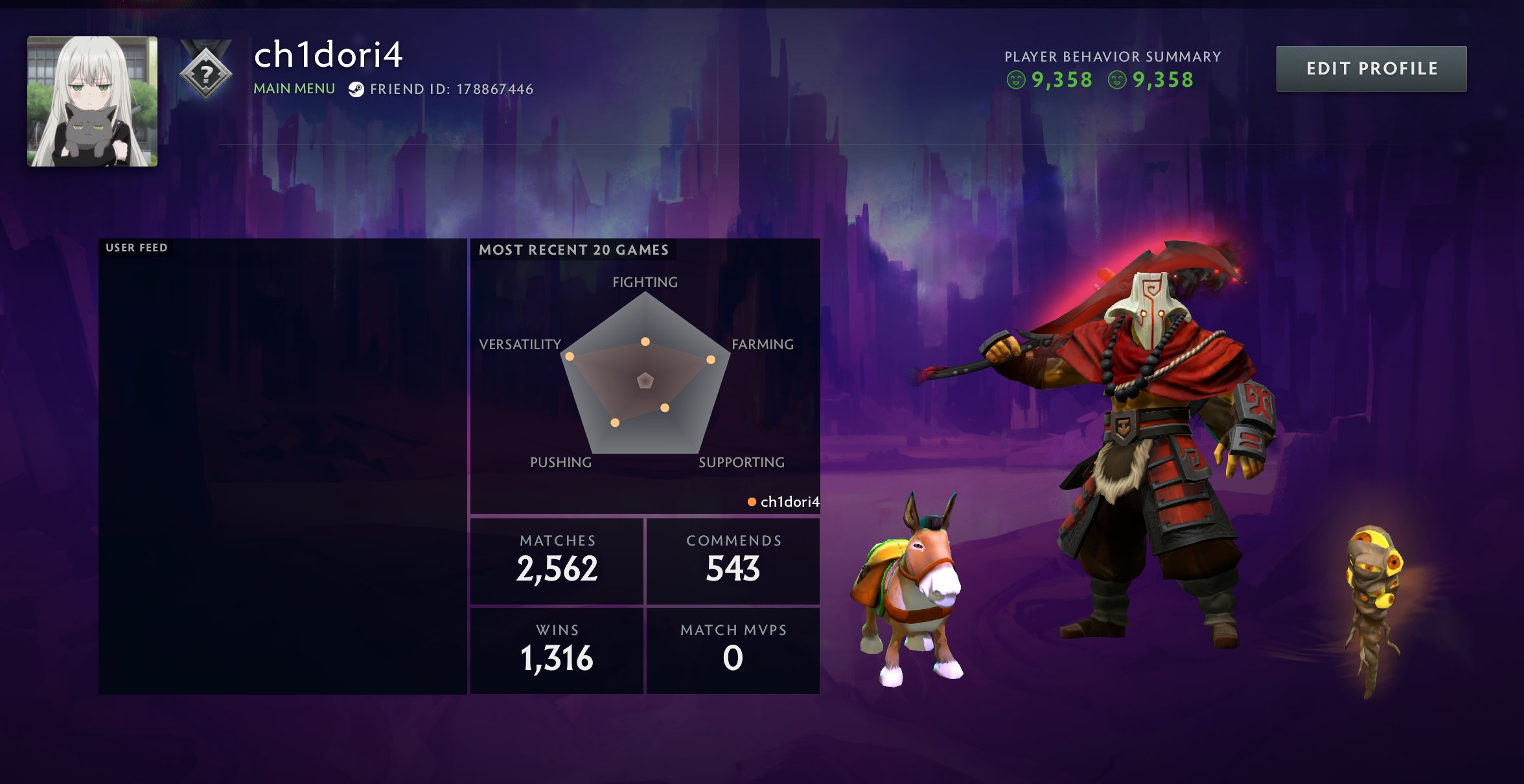This screenshot has width=1524, height=784.
Task: Open the User Feed panel
Action: click(283, 467)
